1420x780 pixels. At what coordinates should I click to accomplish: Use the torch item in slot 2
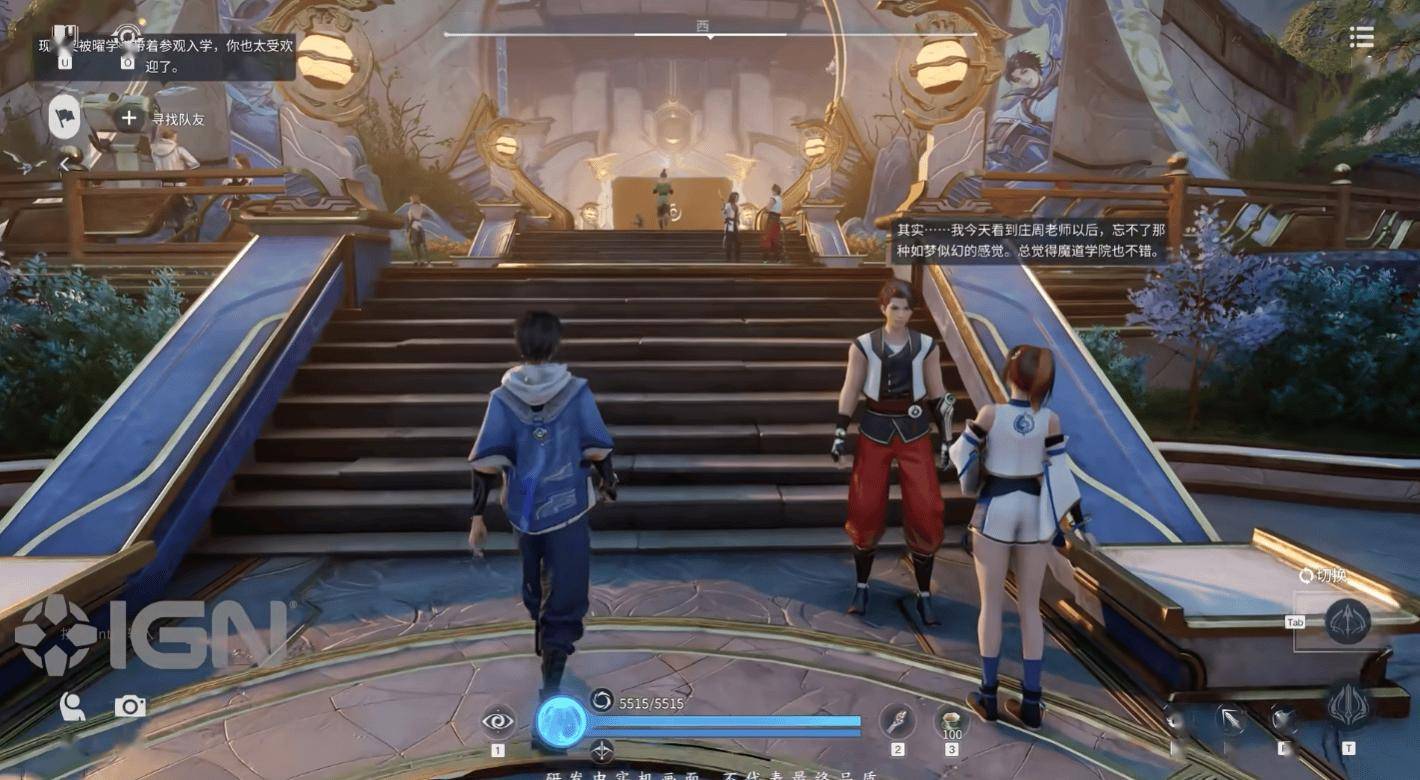tap(897, 721)
